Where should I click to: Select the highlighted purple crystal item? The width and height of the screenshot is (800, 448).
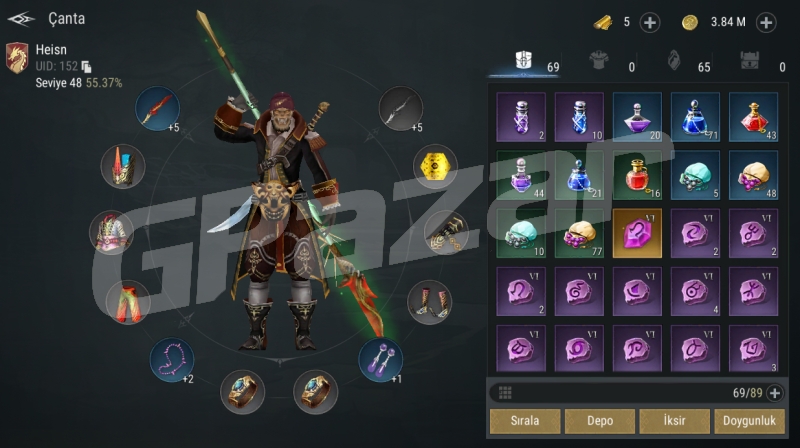pos(637,233)
